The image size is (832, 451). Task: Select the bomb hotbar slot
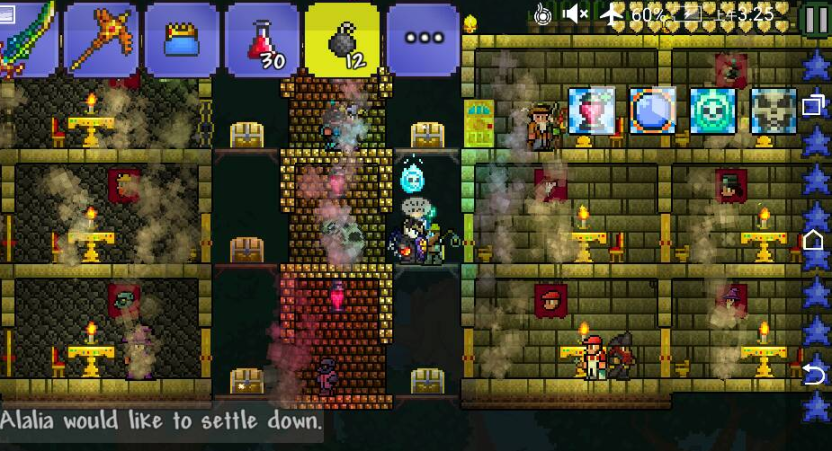click(342, 39)
